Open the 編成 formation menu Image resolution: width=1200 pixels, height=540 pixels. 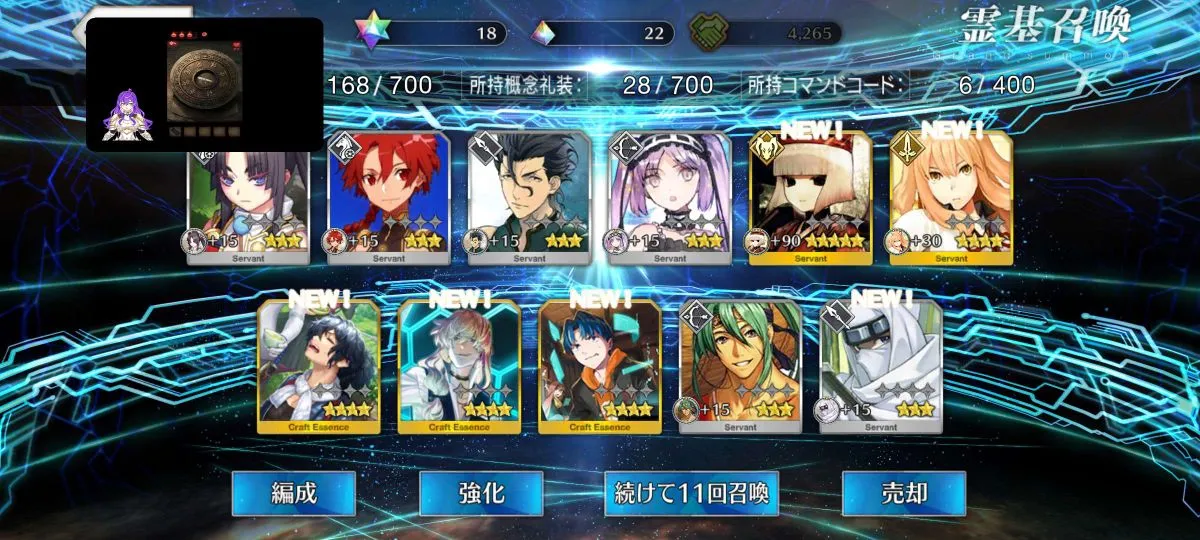coord(293,493)
